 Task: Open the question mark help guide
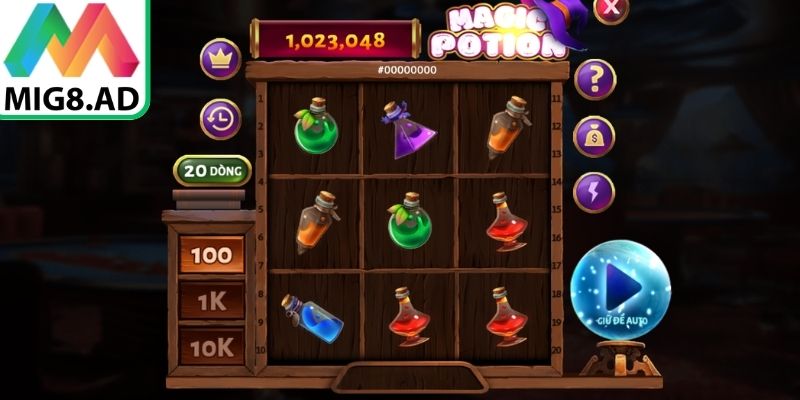(594, 77)
